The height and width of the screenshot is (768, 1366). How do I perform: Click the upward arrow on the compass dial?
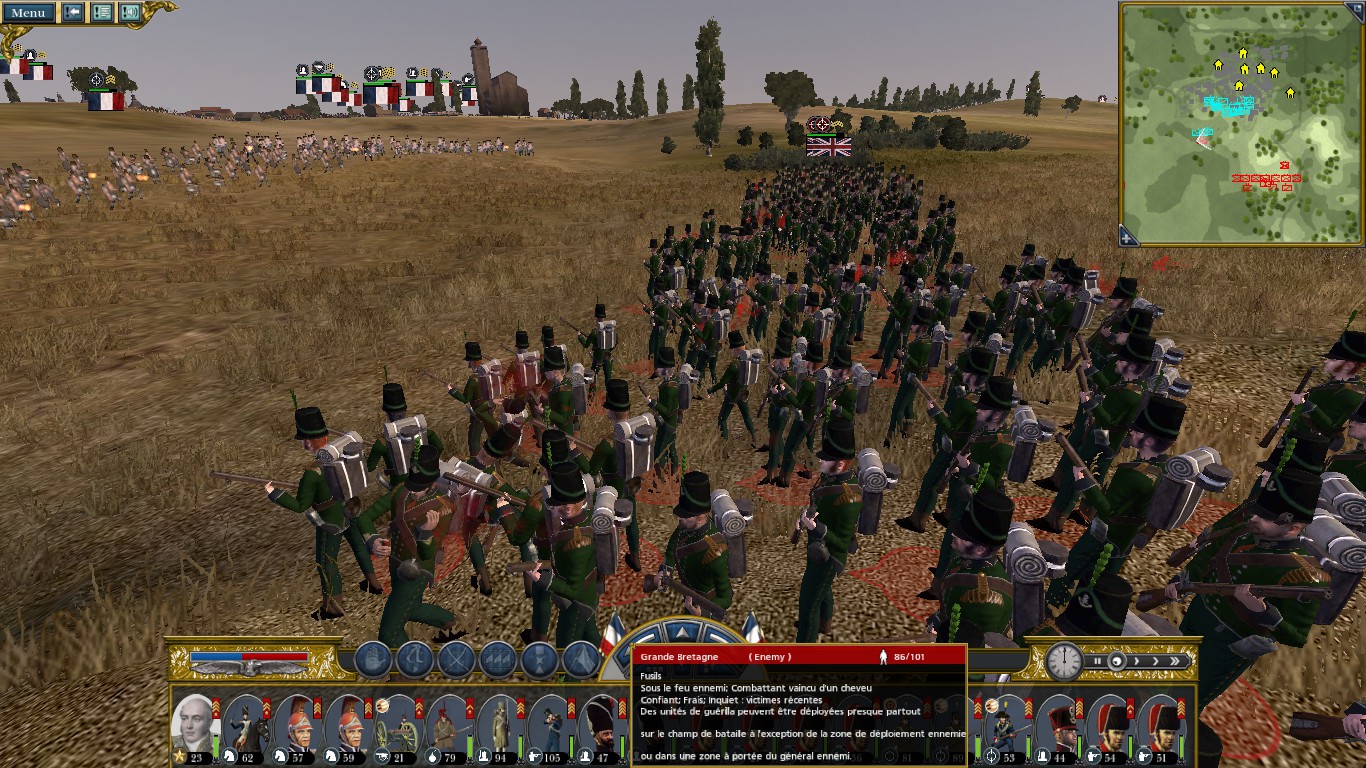[682, 632]
